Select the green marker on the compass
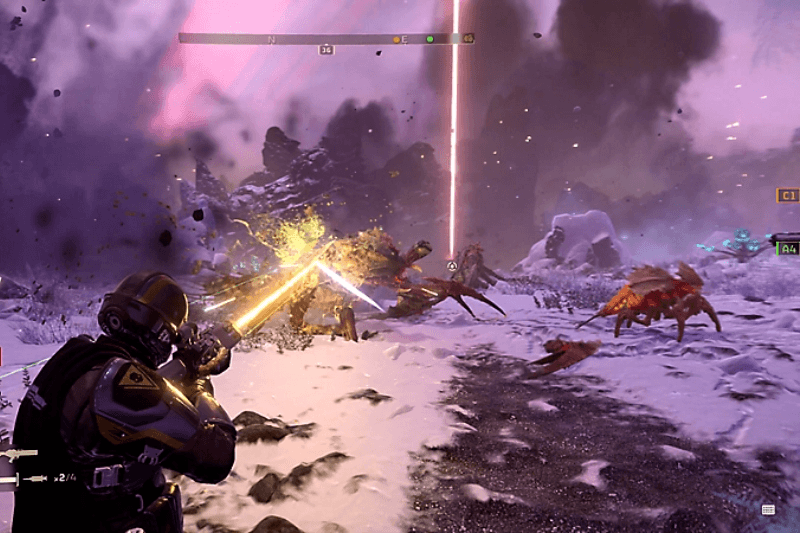 (430, 39)
